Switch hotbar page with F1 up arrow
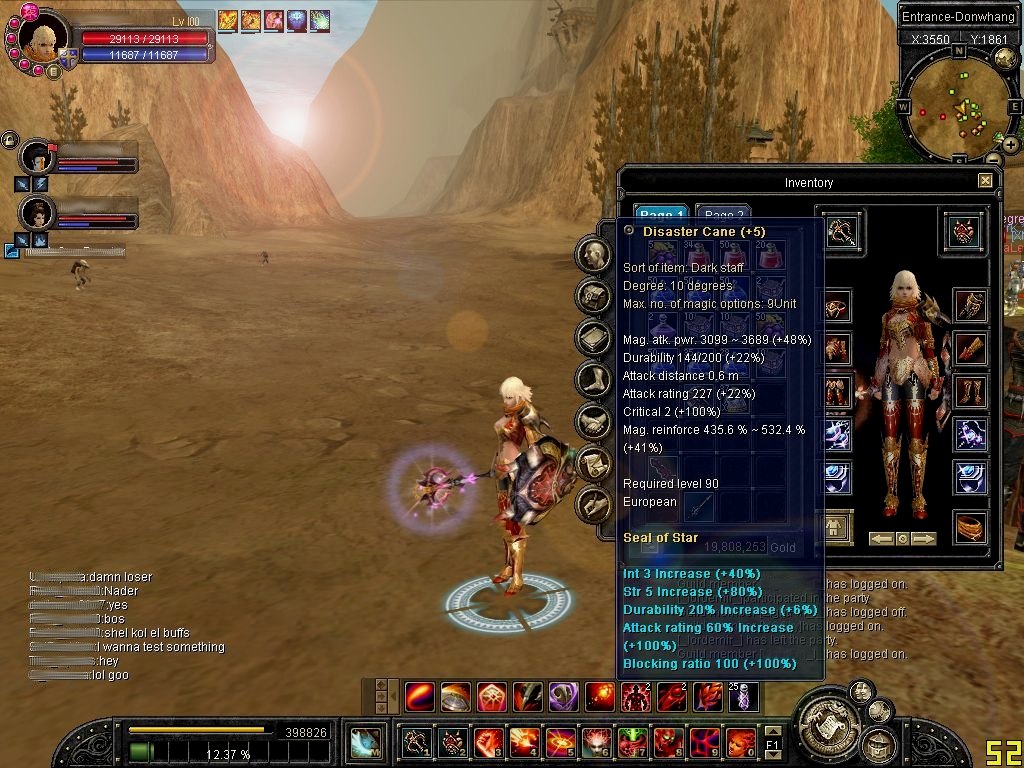The width and height of the screenshot is (1024, 768). (x=772, y=731)
